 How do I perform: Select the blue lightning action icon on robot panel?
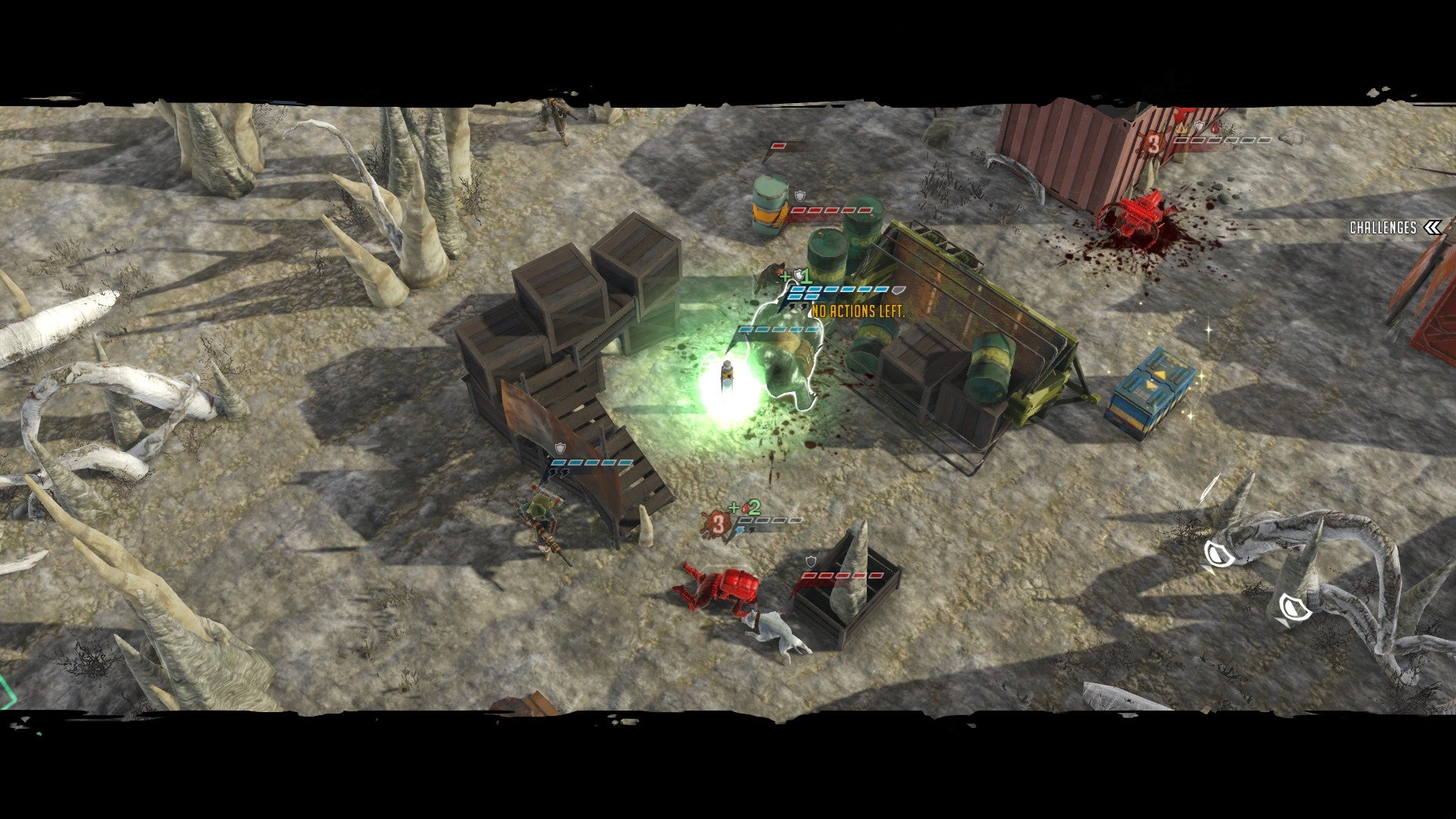740,531
